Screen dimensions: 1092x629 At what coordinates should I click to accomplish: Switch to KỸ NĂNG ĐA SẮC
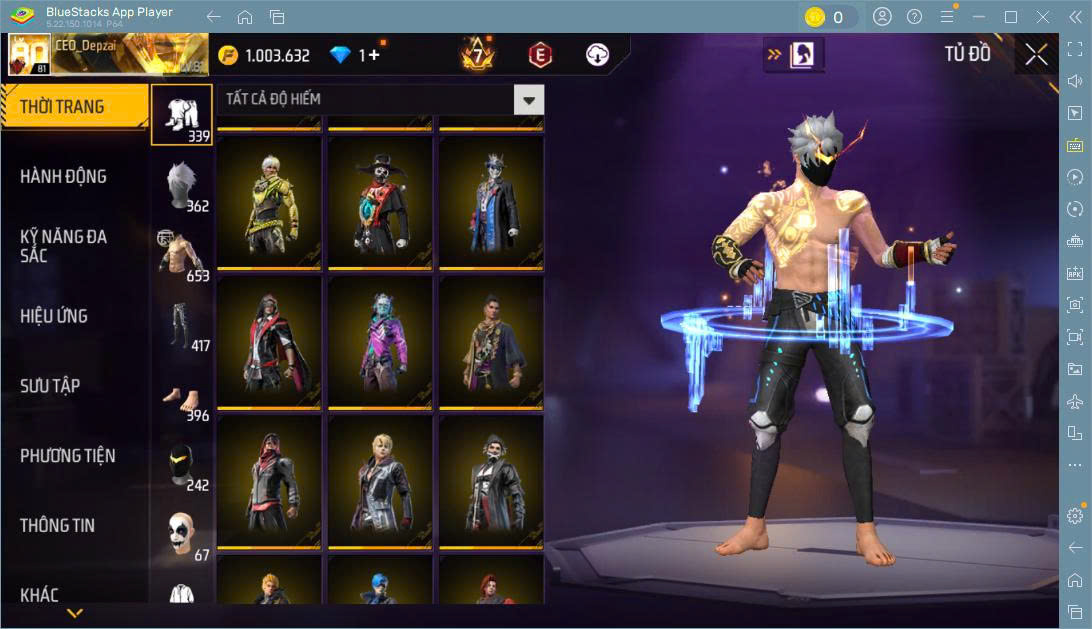63,246
